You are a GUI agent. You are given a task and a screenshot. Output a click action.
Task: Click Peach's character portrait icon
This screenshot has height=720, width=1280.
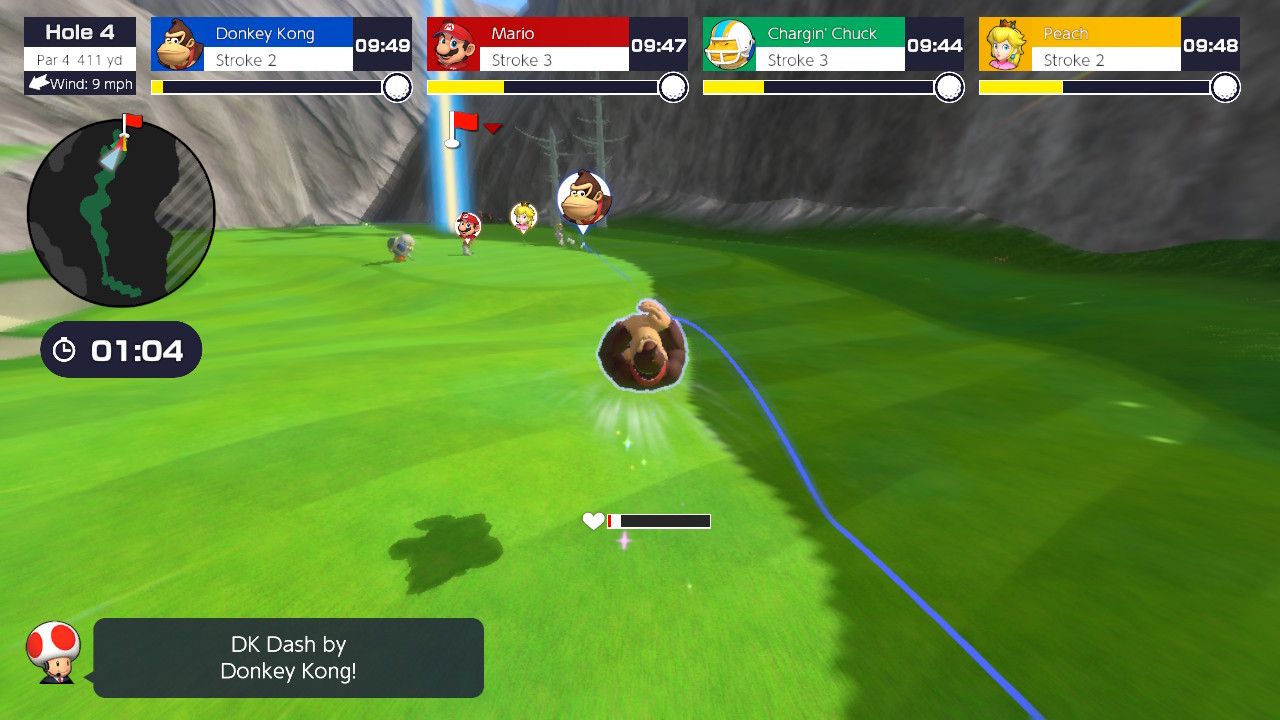pos(1005,43)
